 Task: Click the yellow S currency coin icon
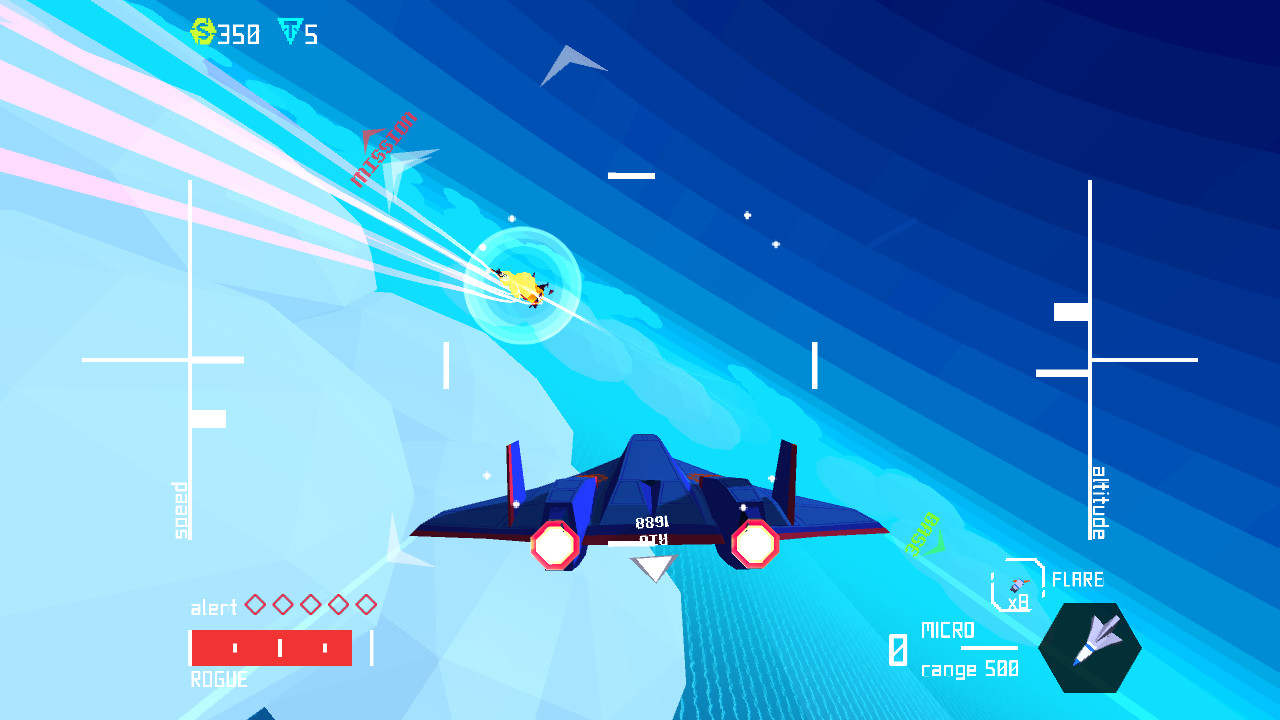(x=203, y=31)
